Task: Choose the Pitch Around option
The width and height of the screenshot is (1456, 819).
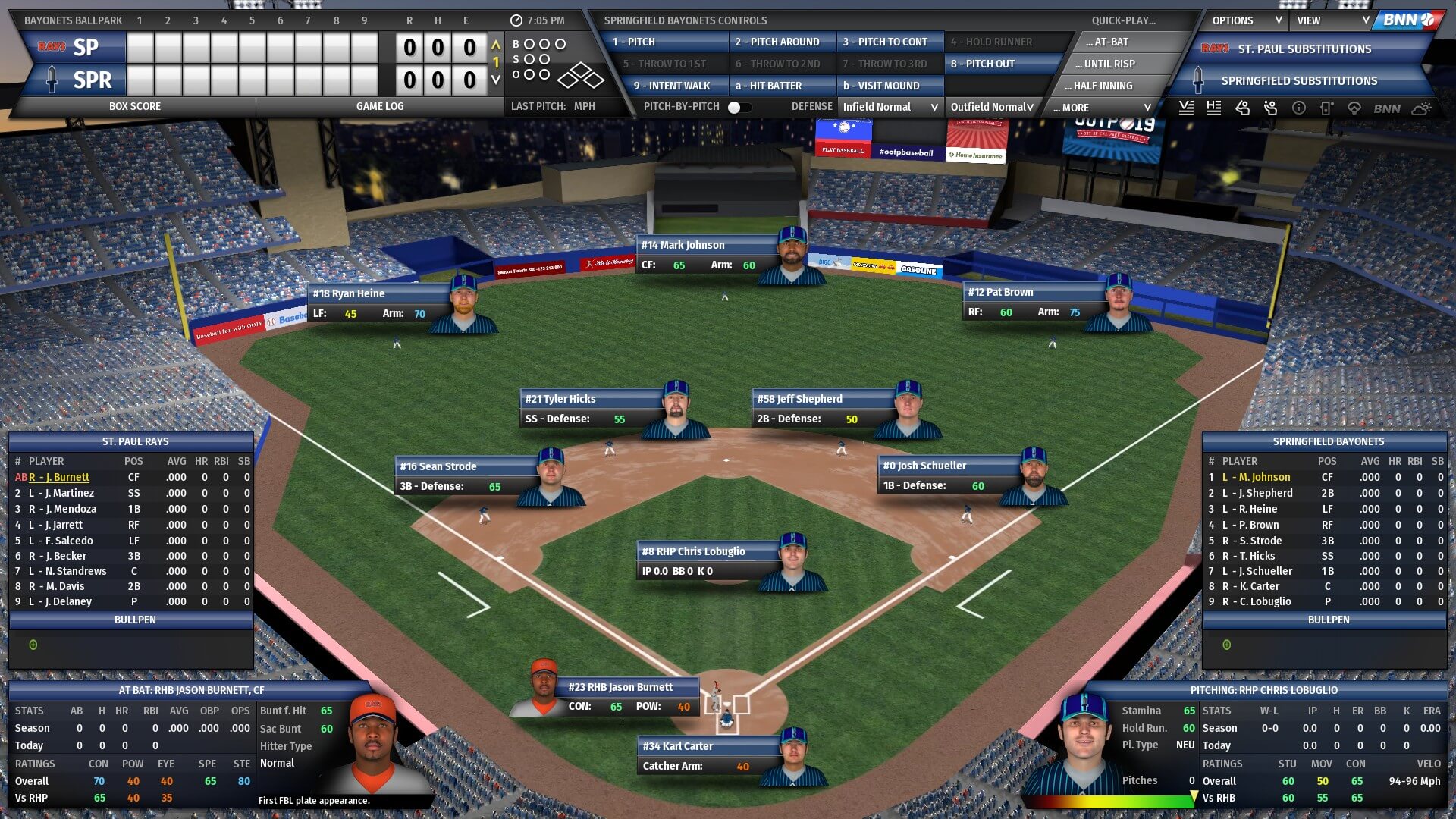Action: pyautogui.click(x=781, y=42)
